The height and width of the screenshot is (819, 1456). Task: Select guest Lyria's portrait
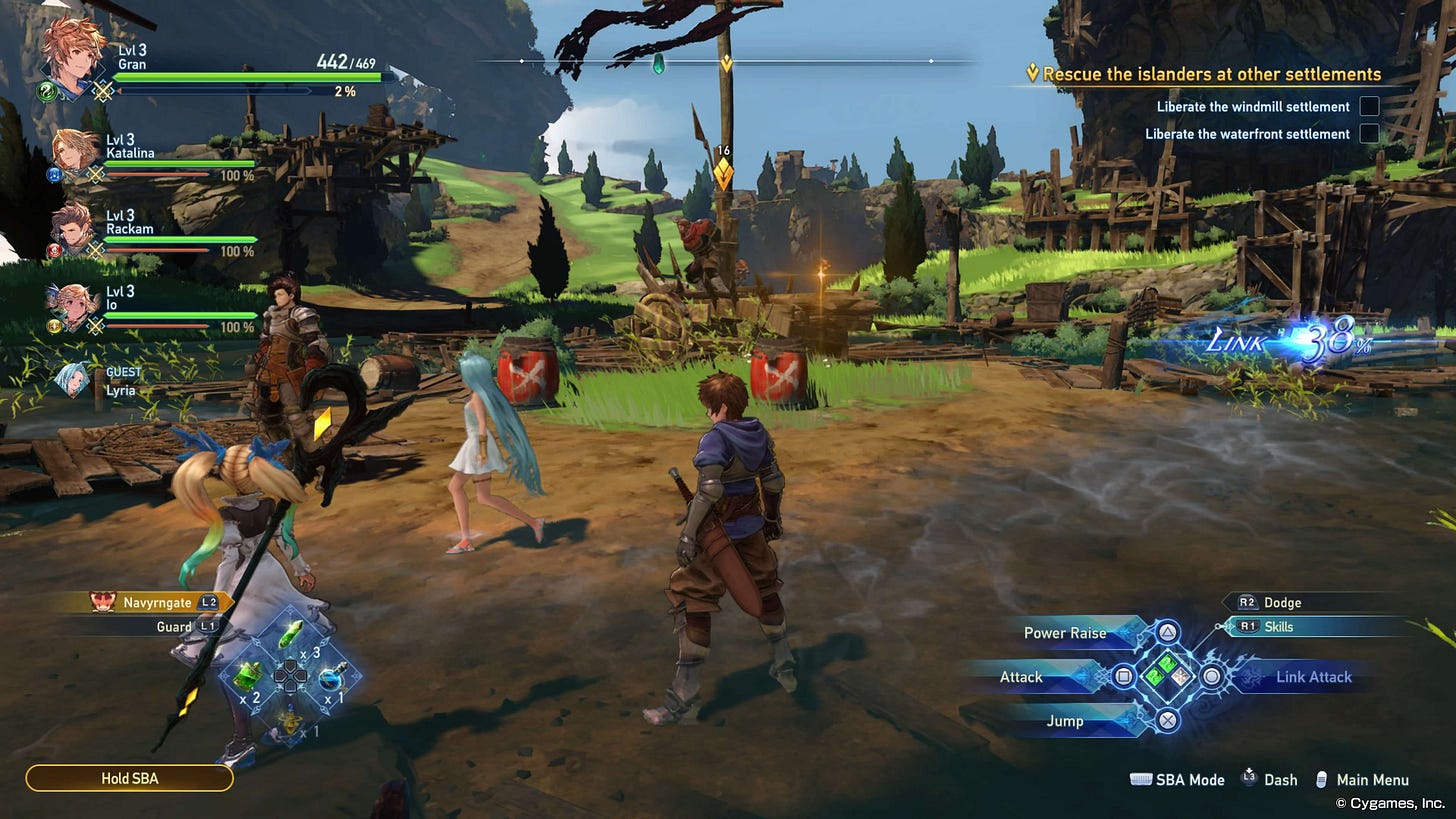(74, 380)
